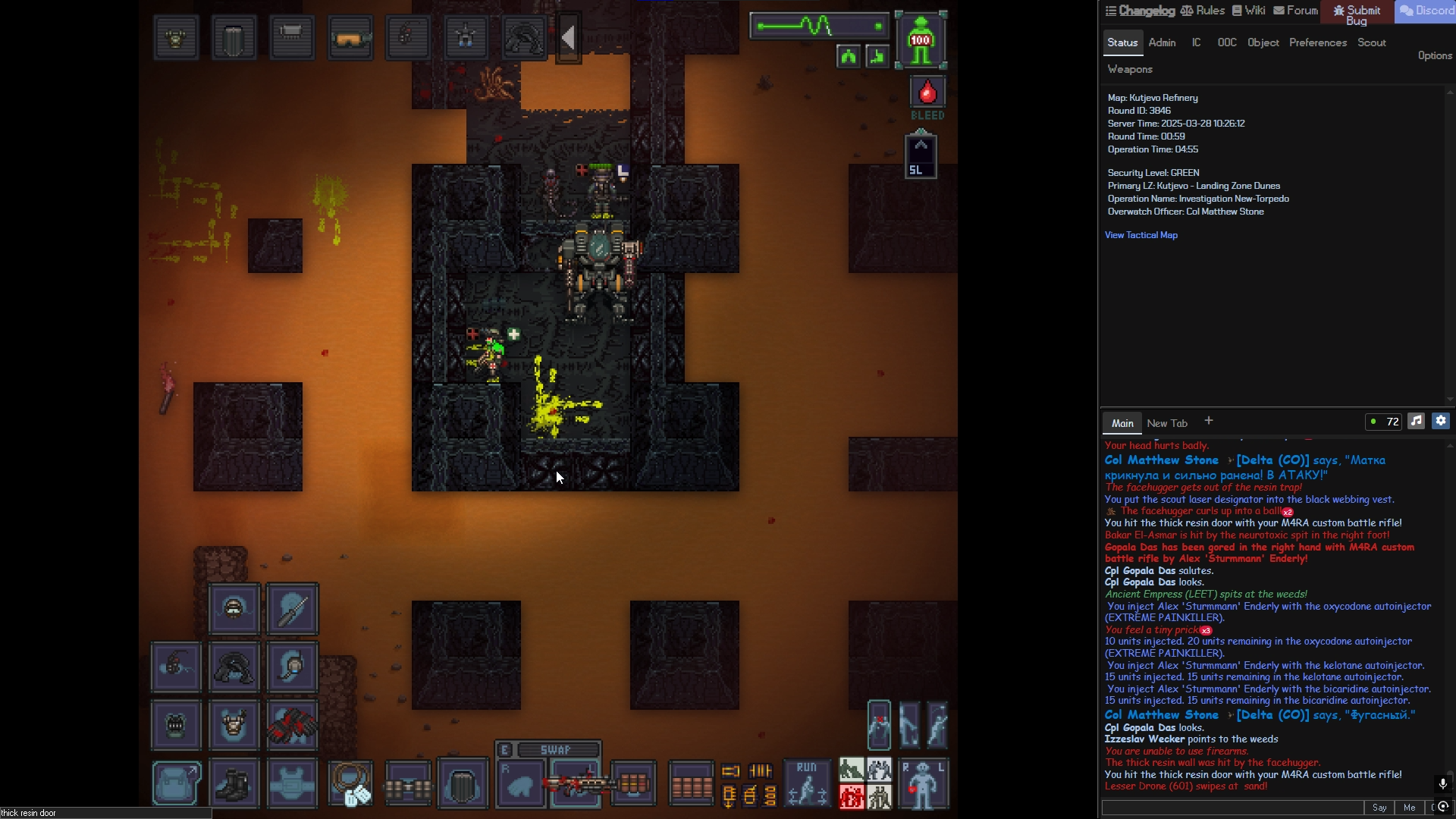Open the New Tab chat tab

click(x=1166, y=423)
